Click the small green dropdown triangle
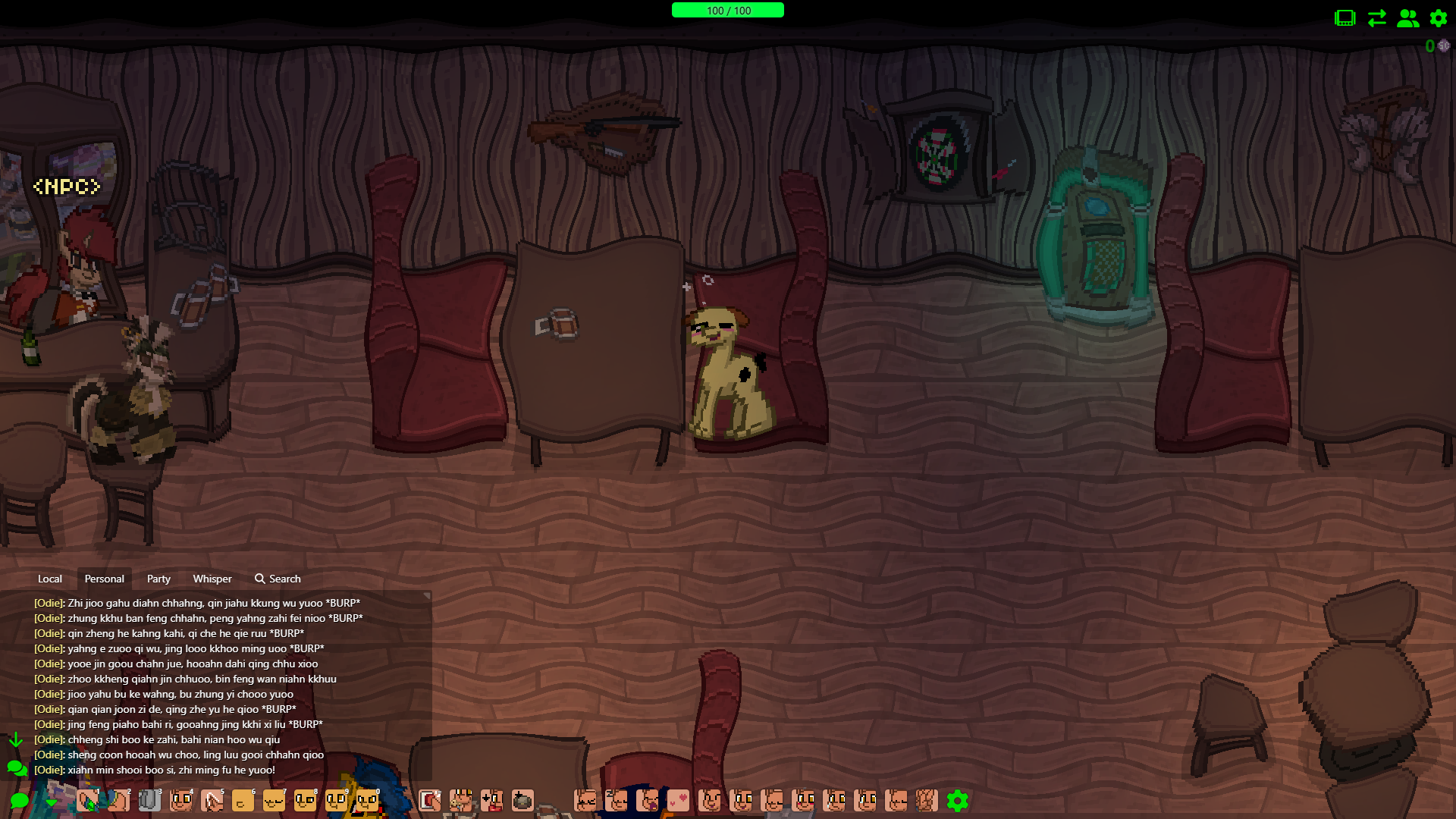 pos(51,802)
